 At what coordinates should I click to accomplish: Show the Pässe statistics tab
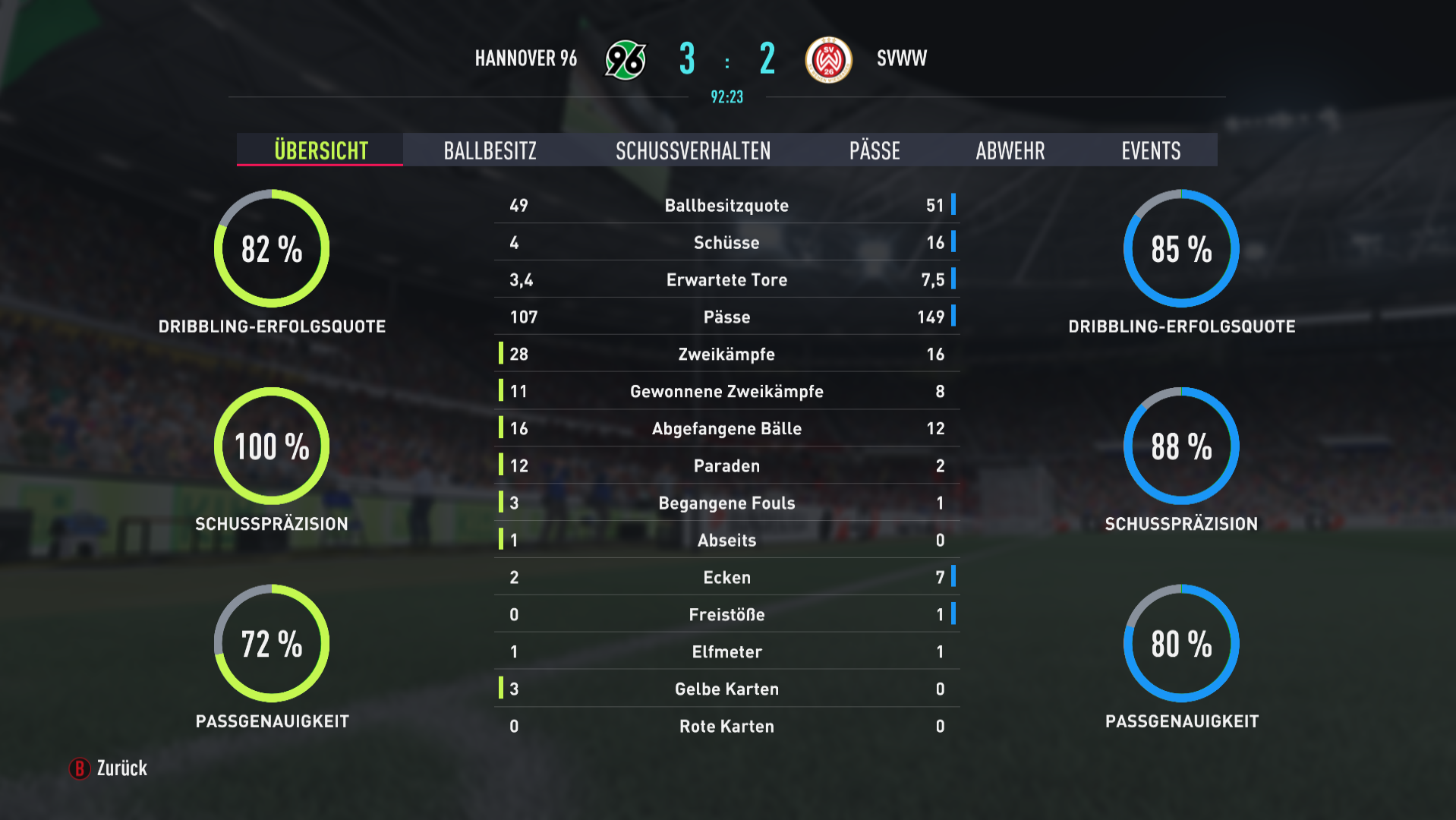click(x=875, y=150)
